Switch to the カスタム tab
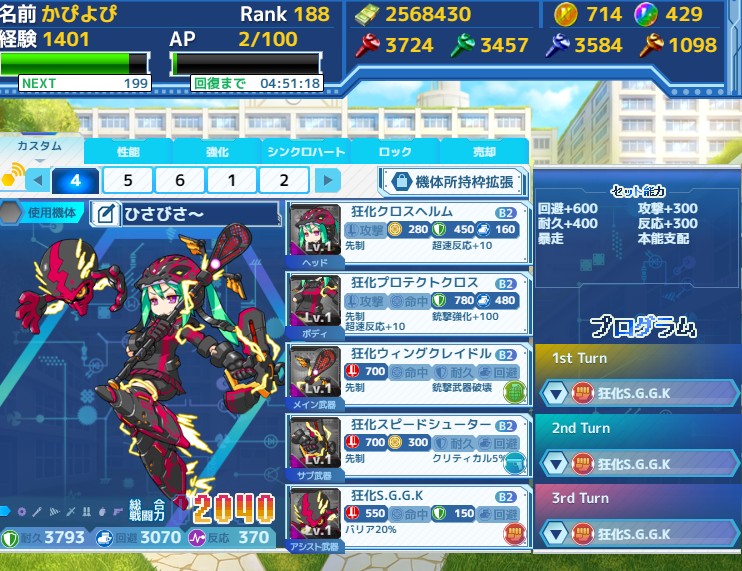742x571 pixels. point(41,147)
